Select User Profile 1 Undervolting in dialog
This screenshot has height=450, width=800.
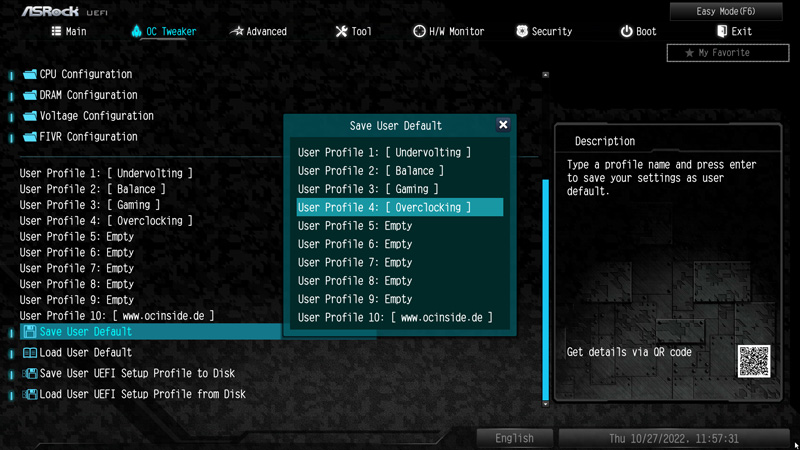point(384,153)
